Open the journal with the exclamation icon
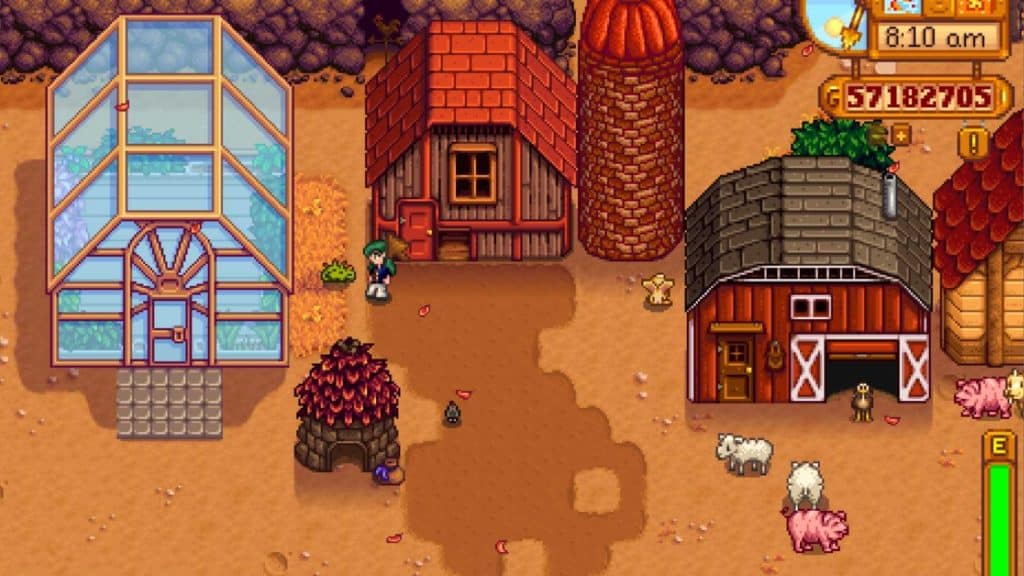 973,142
